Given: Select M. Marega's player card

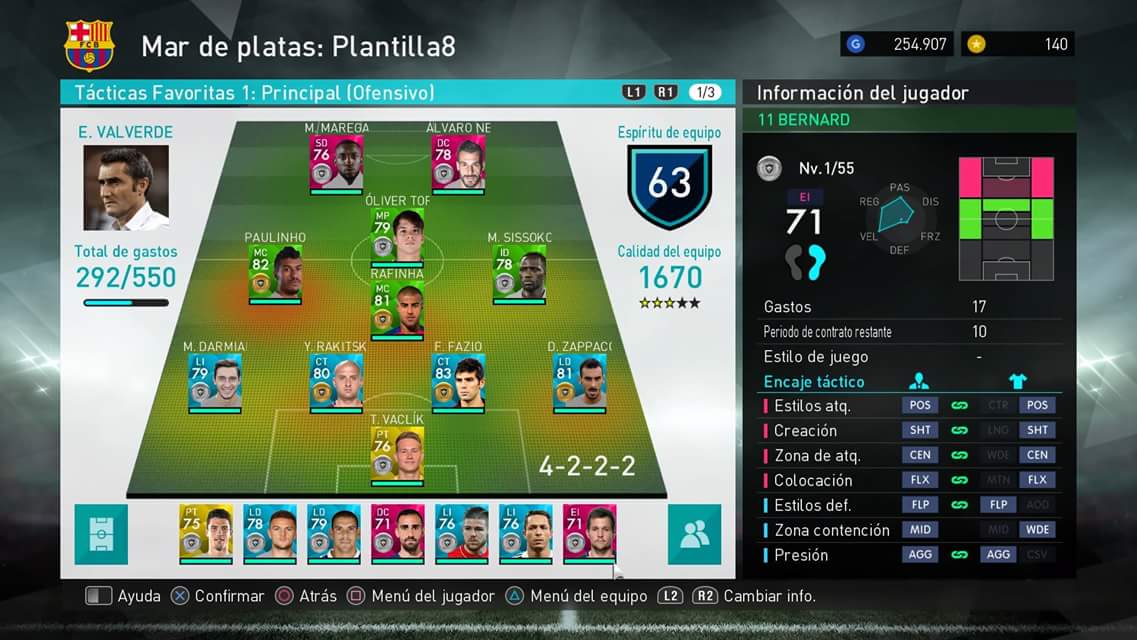Looking at the screenshot, I should (x=336, y=162).
